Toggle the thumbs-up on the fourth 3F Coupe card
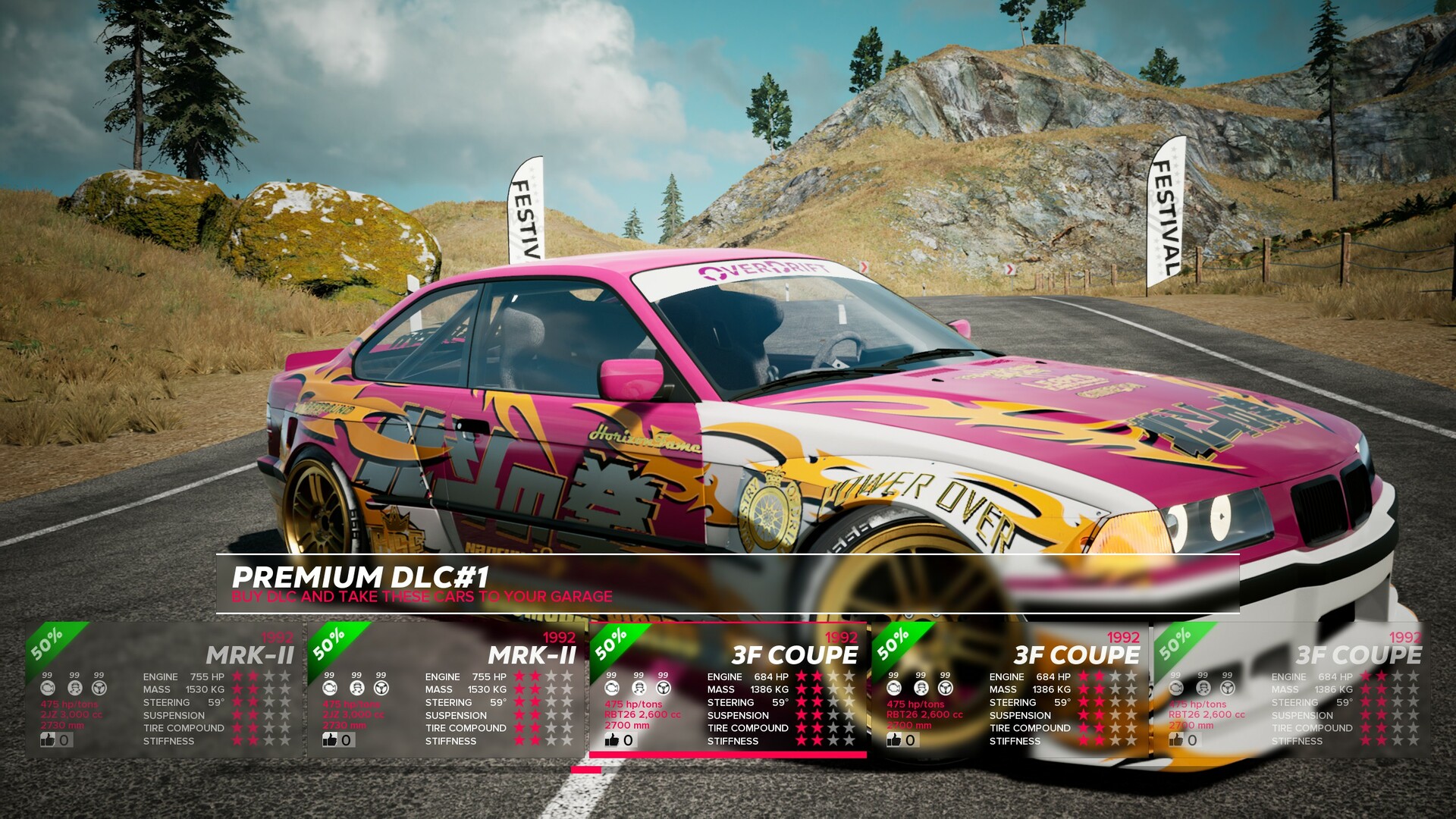 (895, 740)
